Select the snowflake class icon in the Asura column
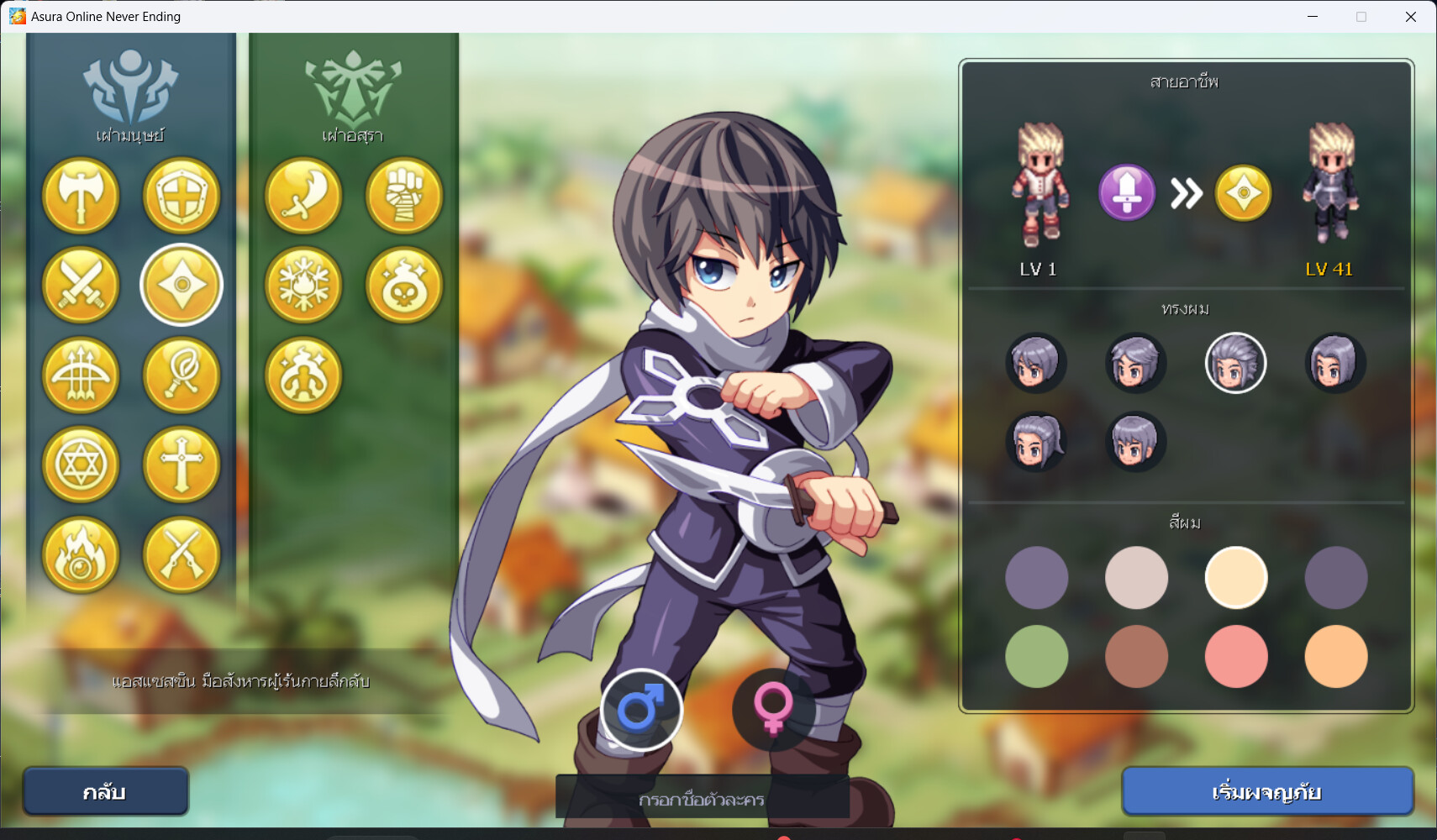 304,286
